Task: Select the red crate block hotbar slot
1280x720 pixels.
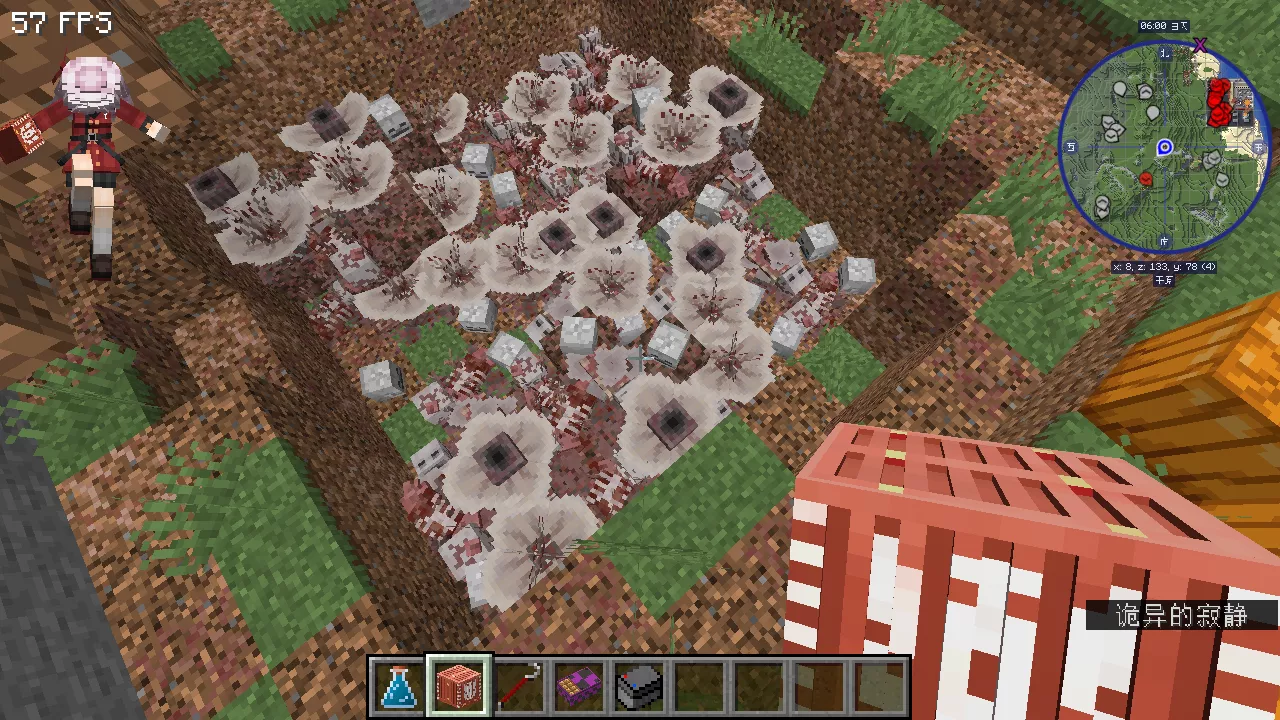Action: (x=459, y=687)
